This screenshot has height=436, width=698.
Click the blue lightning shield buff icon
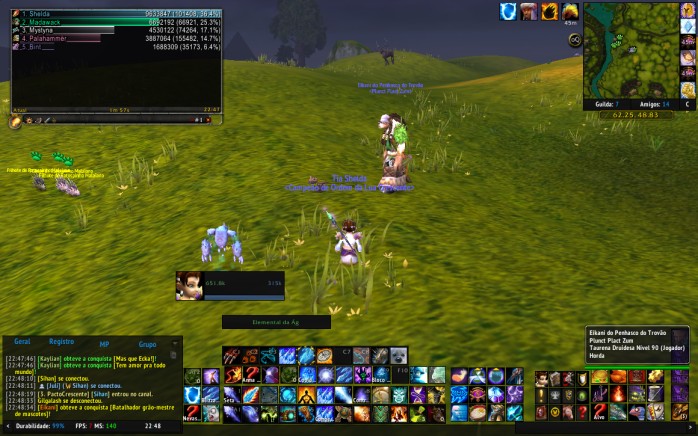(x=508, y=11)
